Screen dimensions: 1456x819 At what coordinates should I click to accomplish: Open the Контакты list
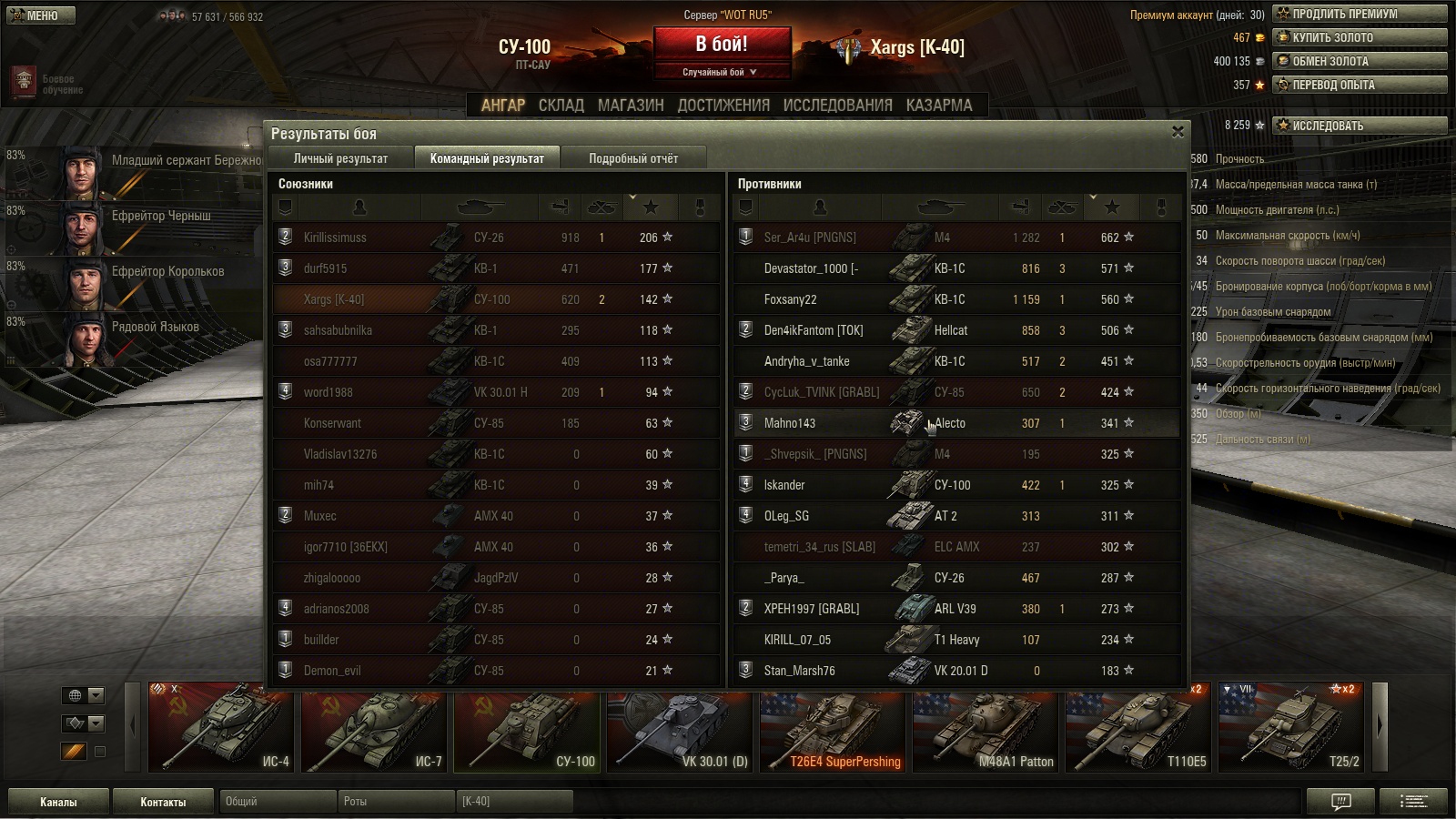tap(163, 802)
